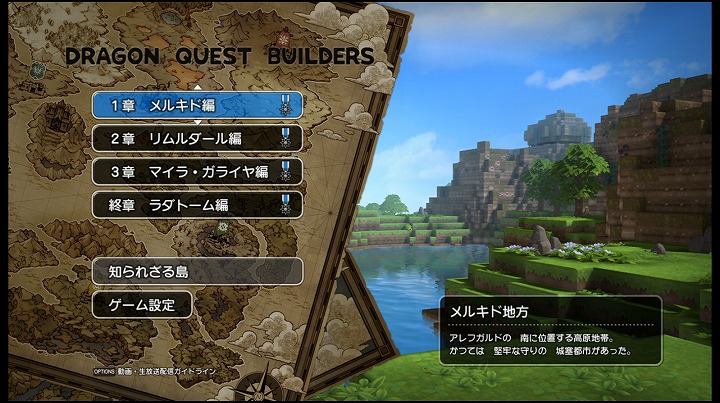
Task: Choose Chapter 2 リムルダール編
Action: pyautogui.click(x=197, y=137)
